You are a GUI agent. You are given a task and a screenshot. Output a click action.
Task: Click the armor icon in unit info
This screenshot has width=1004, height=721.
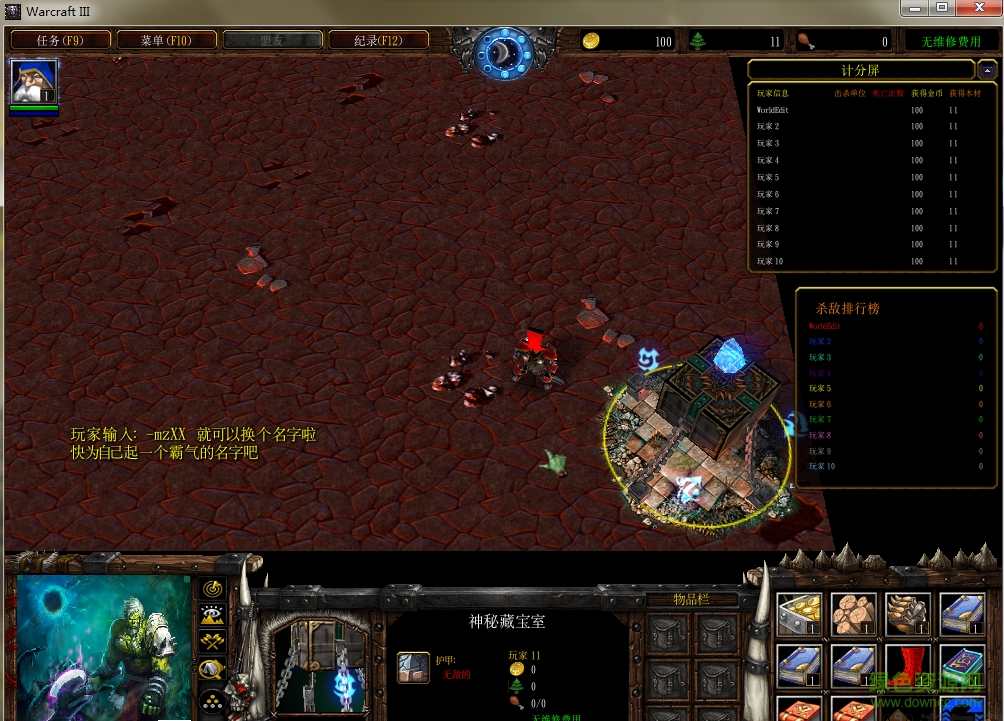click(413, 667)
